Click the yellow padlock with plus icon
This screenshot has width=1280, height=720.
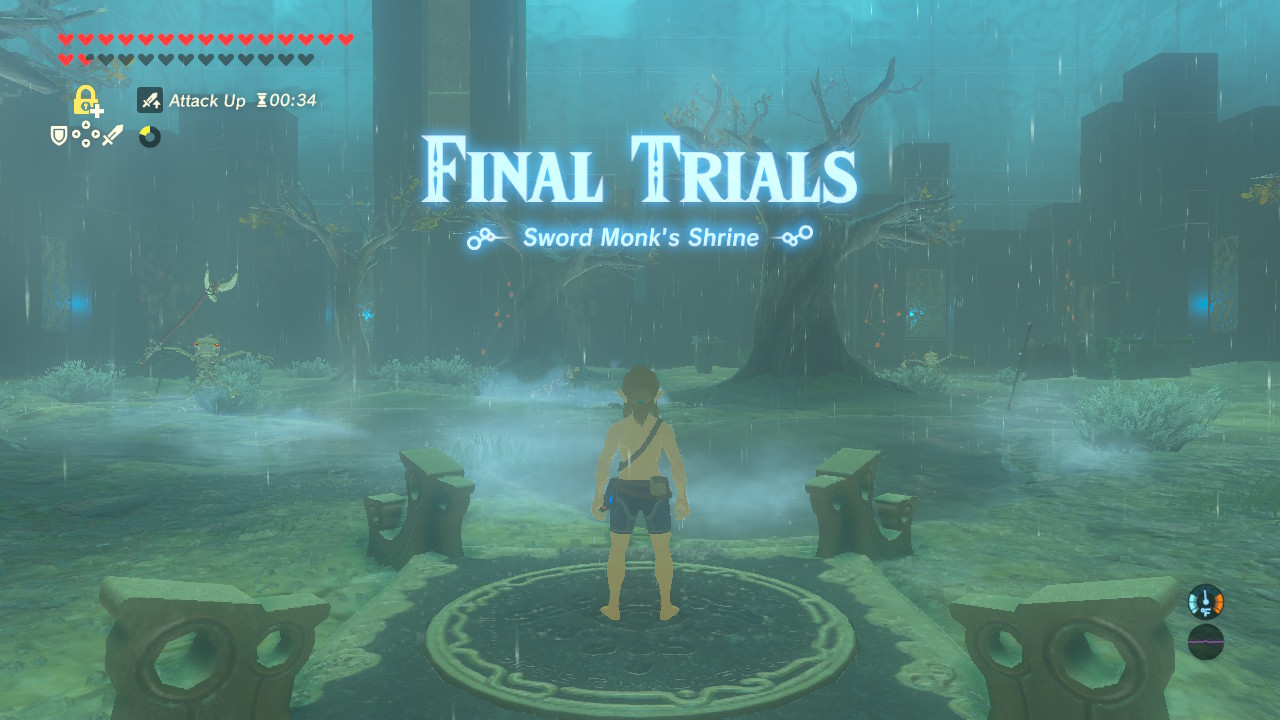click(85, 101)
